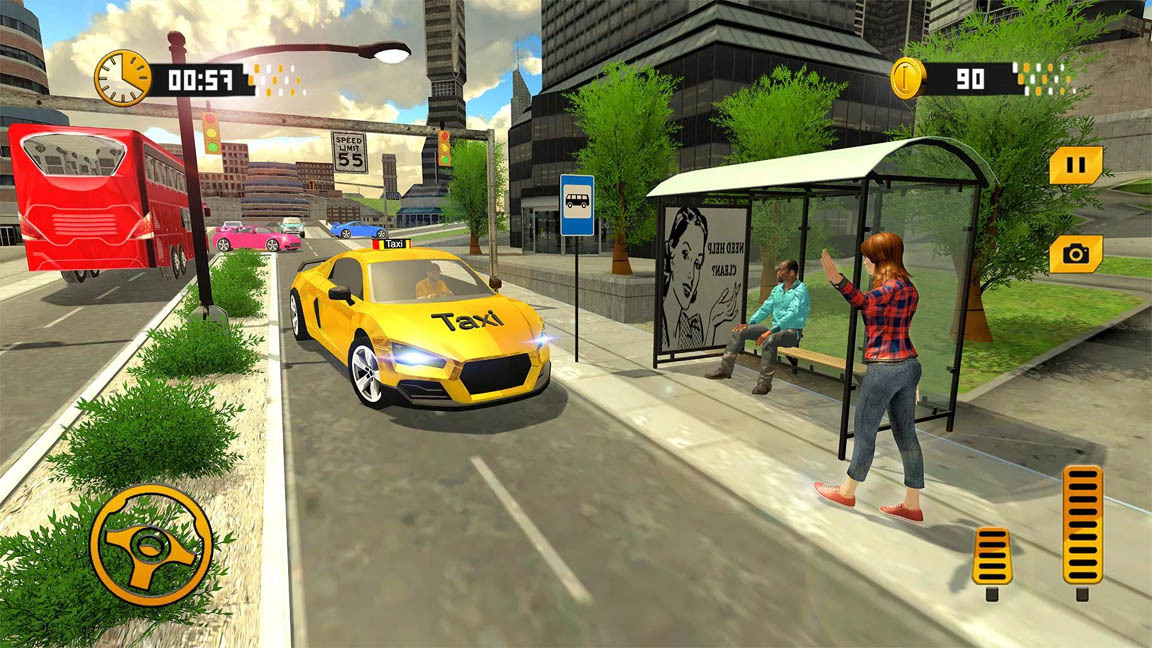Pause the game with the yellow pause button
The image size is (1152, 648).
[1076, 165]
